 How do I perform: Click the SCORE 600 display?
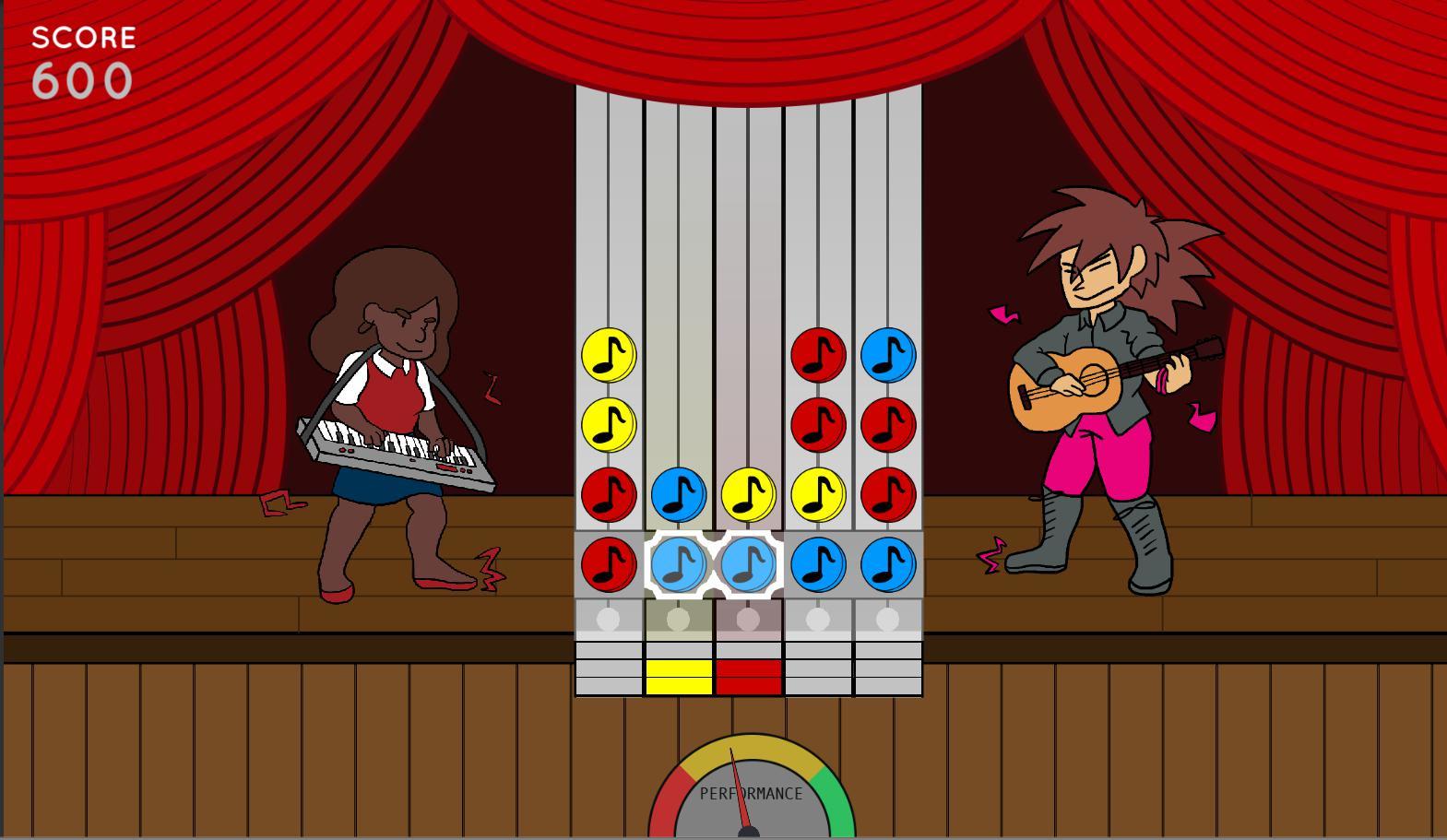click(83, 57)
